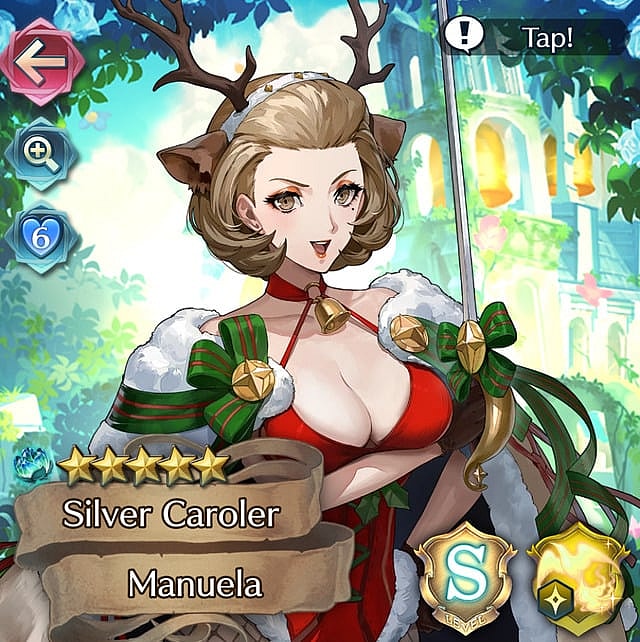Go back with the pink arrow button
The image size is (640, 642).
point(39,59)
